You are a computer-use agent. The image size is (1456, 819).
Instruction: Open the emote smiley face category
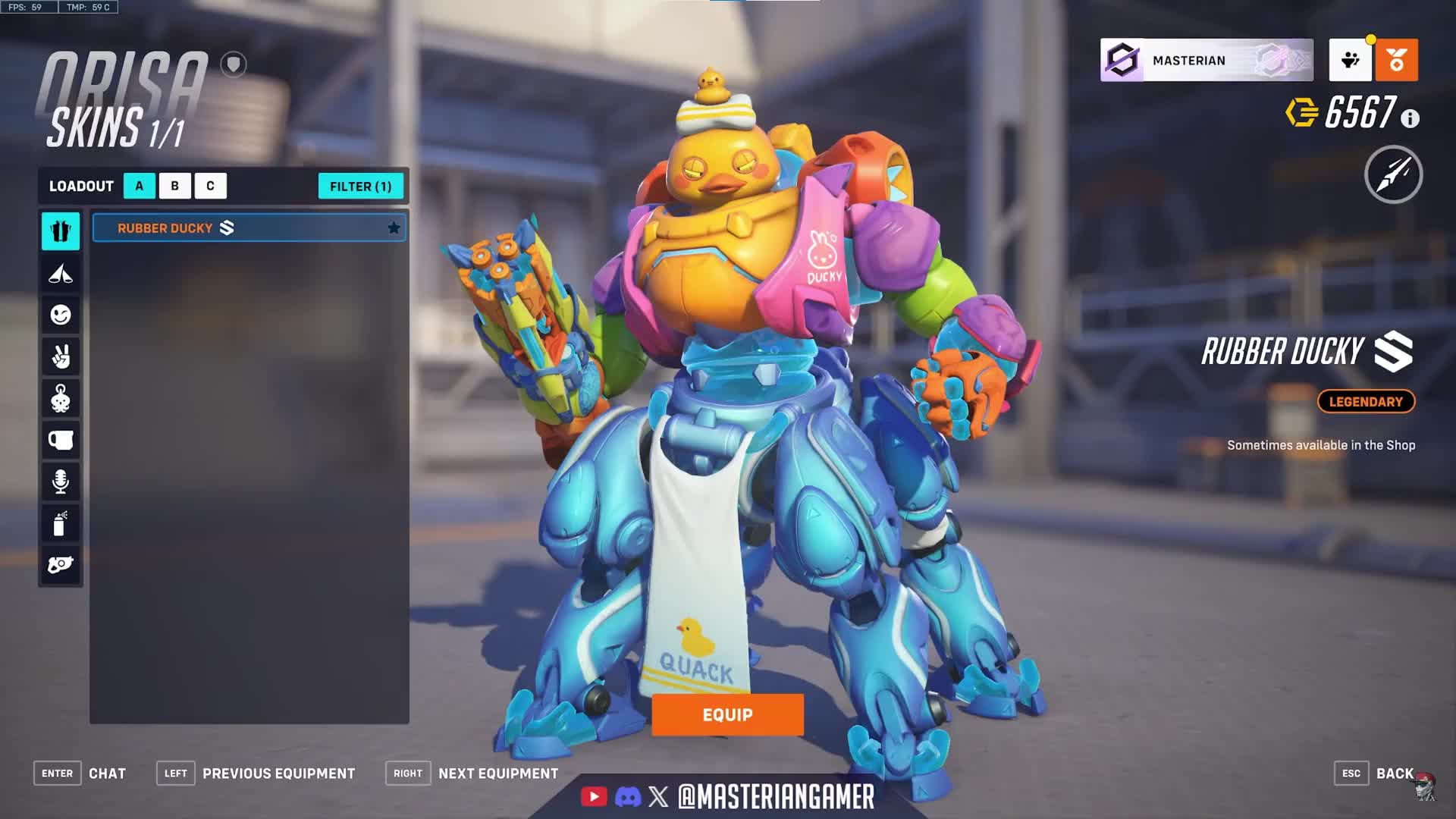pos(61,315)
